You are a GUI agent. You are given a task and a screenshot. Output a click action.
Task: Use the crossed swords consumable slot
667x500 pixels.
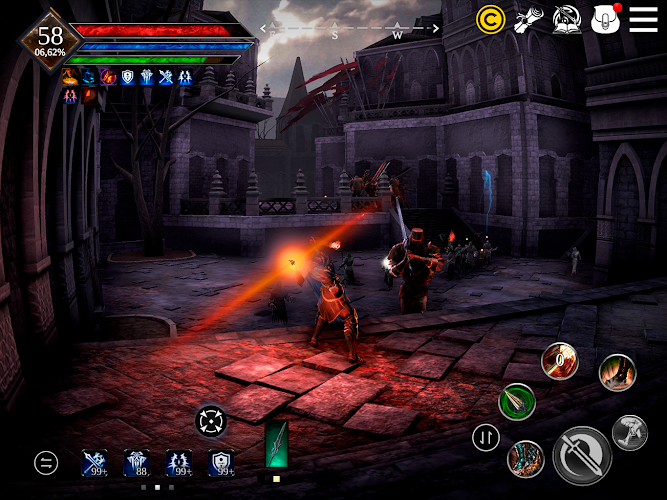[x=97, y=462]
